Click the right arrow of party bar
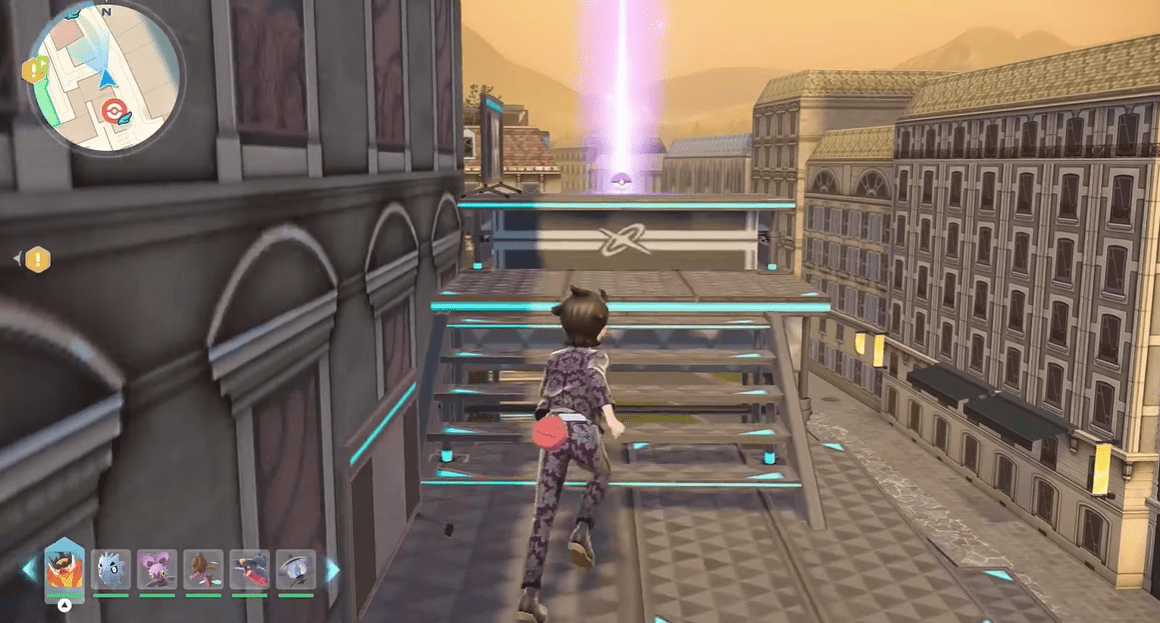The height and width of the screenshot is (623, 1160). tap(332, 569)
